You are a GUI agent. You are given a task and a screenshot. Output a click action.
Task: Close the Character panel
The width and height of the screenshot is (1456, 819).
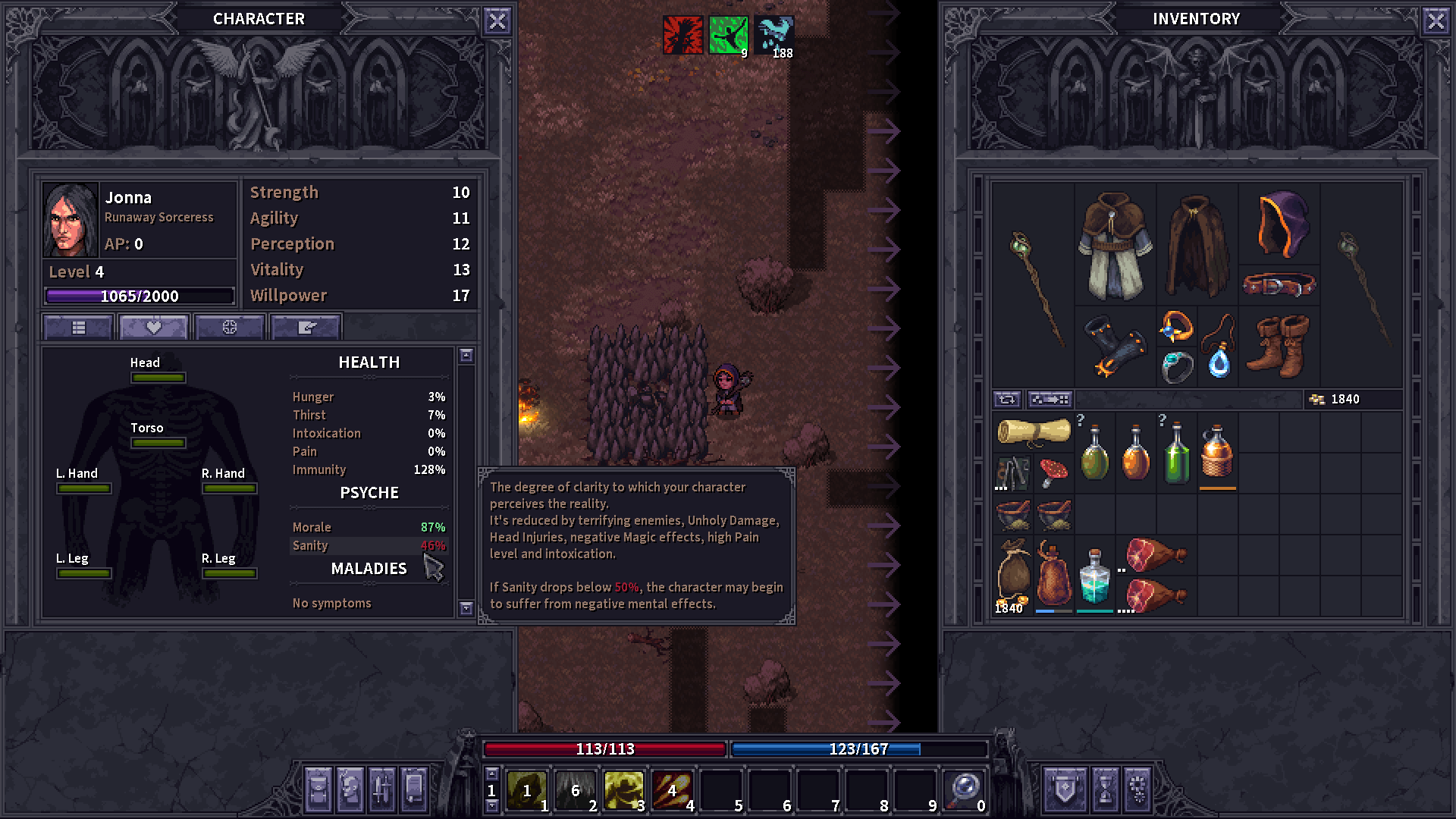497,20
